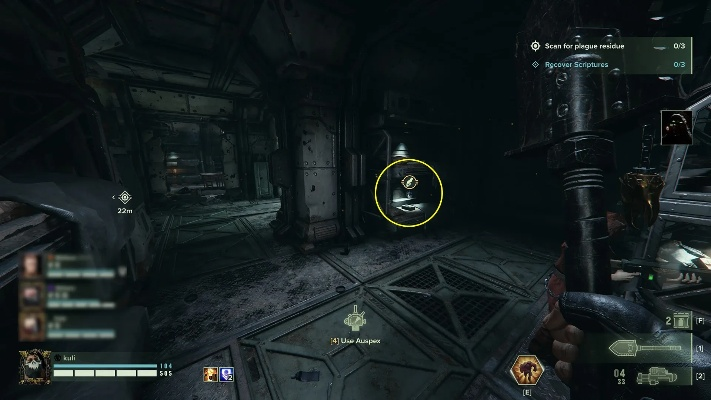Select the Recover Scriptures secondary objective
Image resolution: width=711 pixels, height=400 pixels.
(x=575, y=65)
